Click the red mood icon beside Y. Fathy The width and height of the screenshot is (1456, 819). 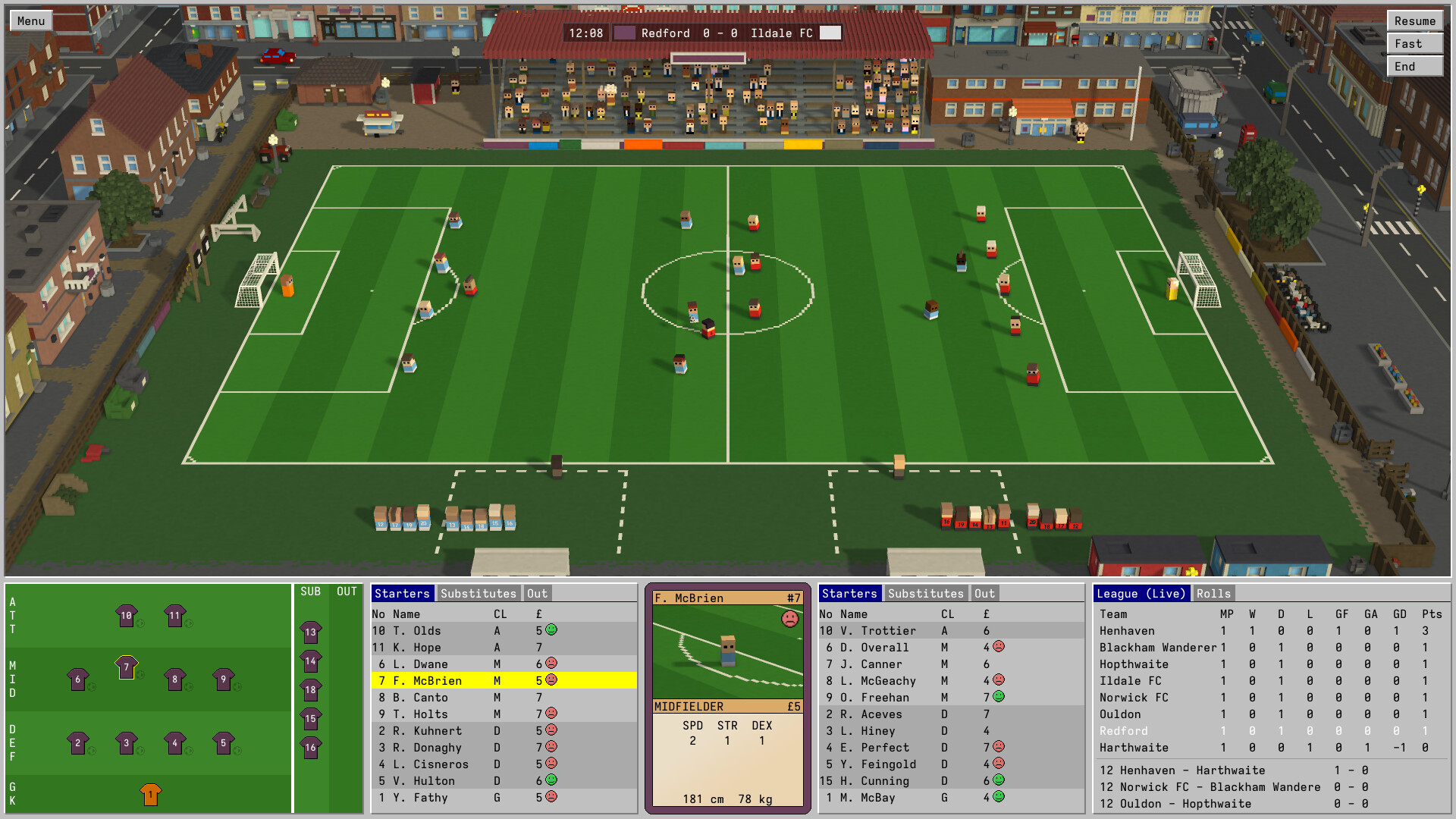(551, 797)
